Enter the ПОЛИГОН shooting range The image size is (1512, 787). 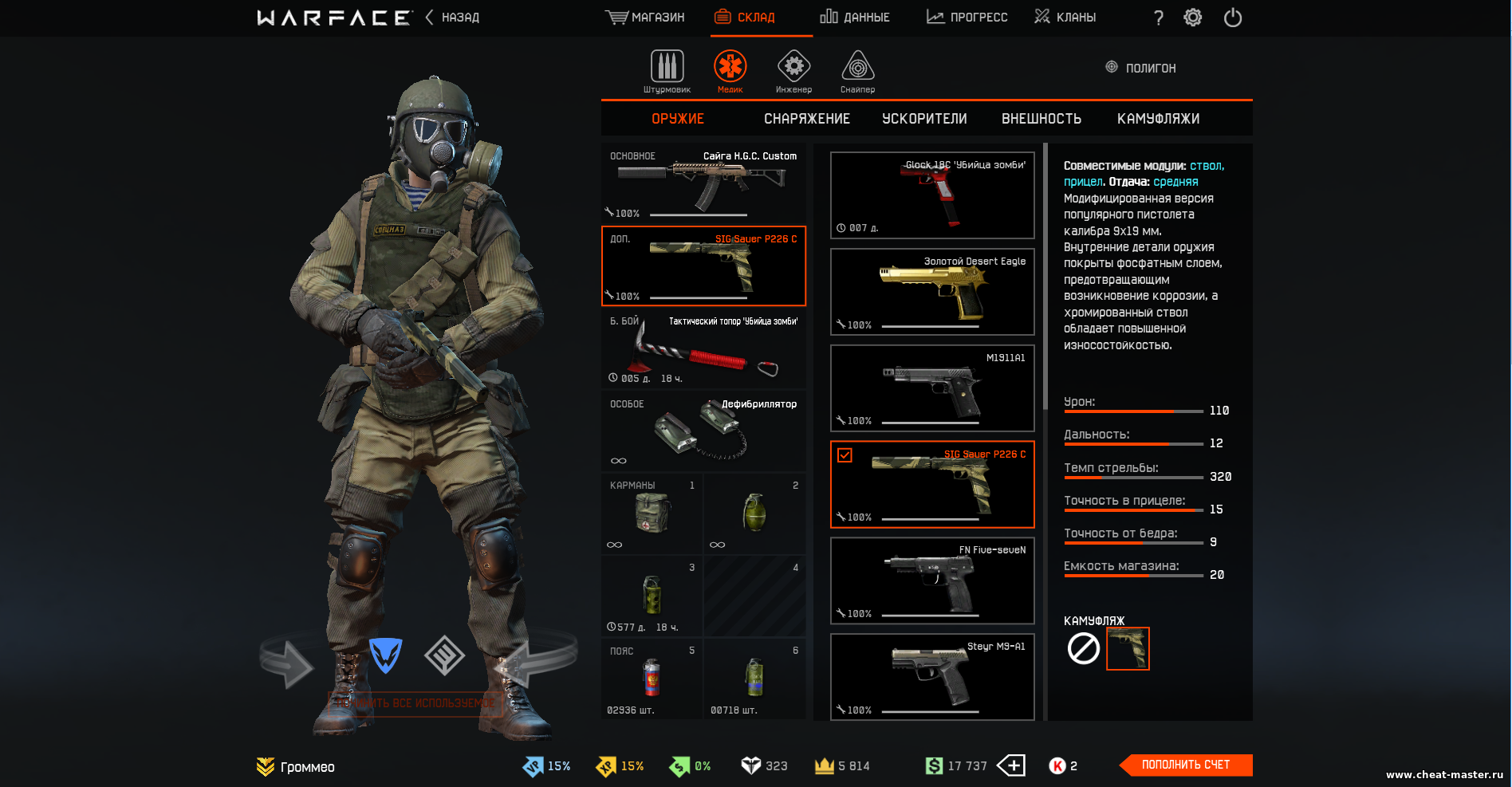click(x=1141, y=68)
